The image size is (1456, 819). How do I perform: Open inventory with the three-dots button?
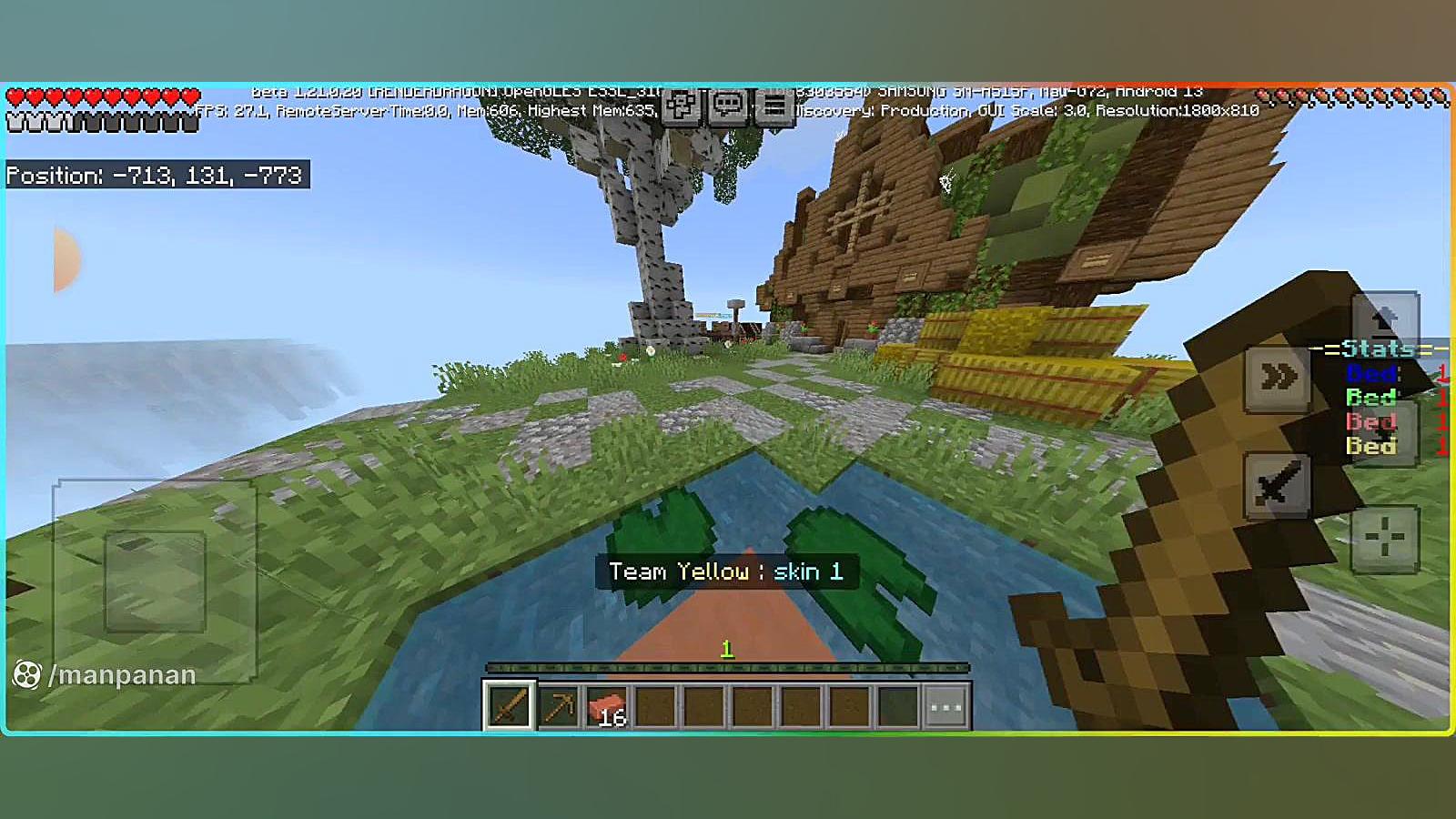pyautogui.click(x=945, y=706)
